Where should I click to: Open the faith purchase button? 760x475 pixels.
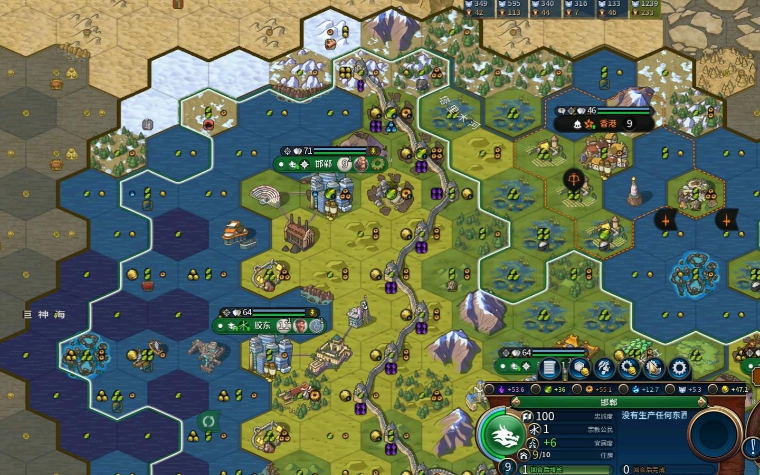click(655, 367)
